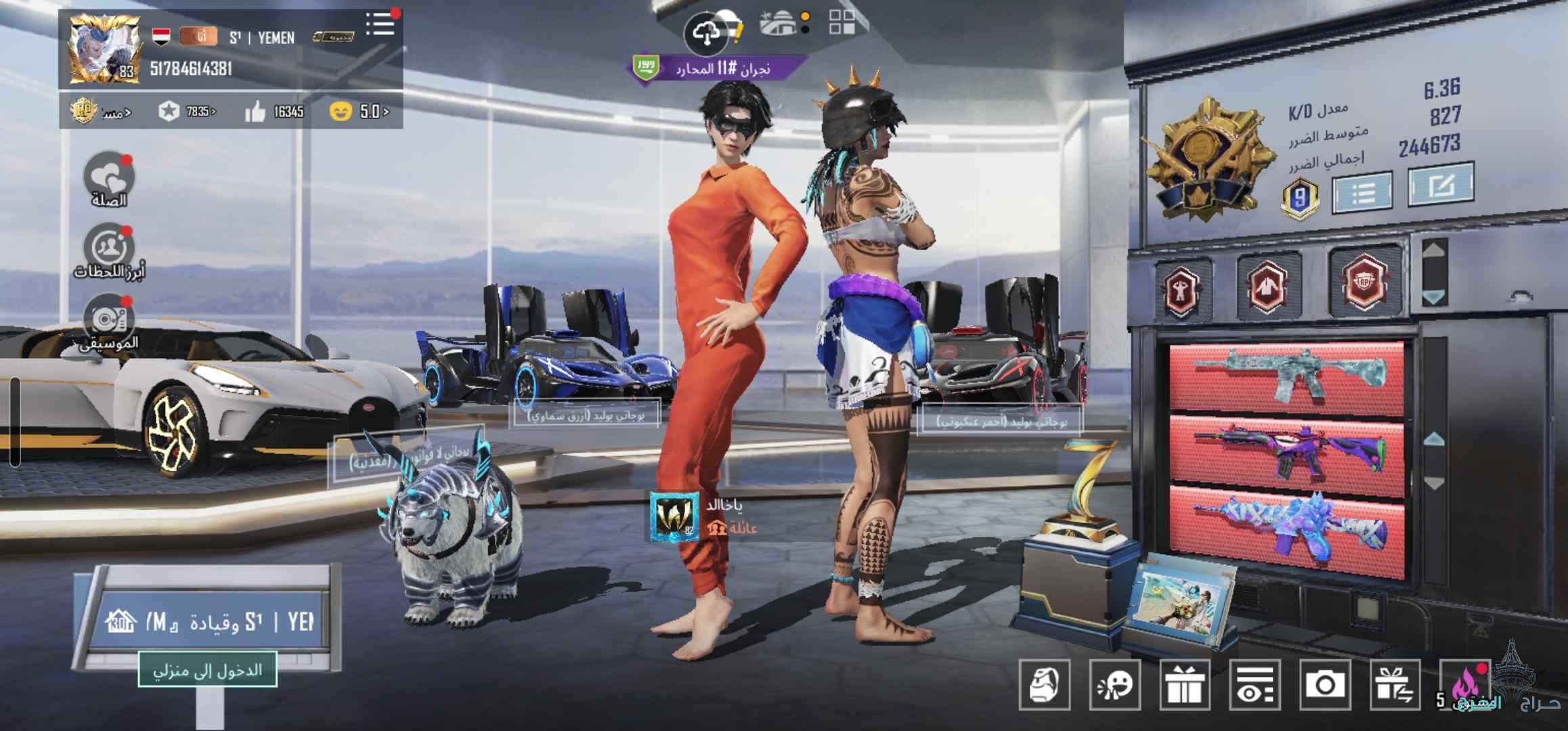Click the green enter-my-home button
The image size is (1568, 731).
click(207, 669)
